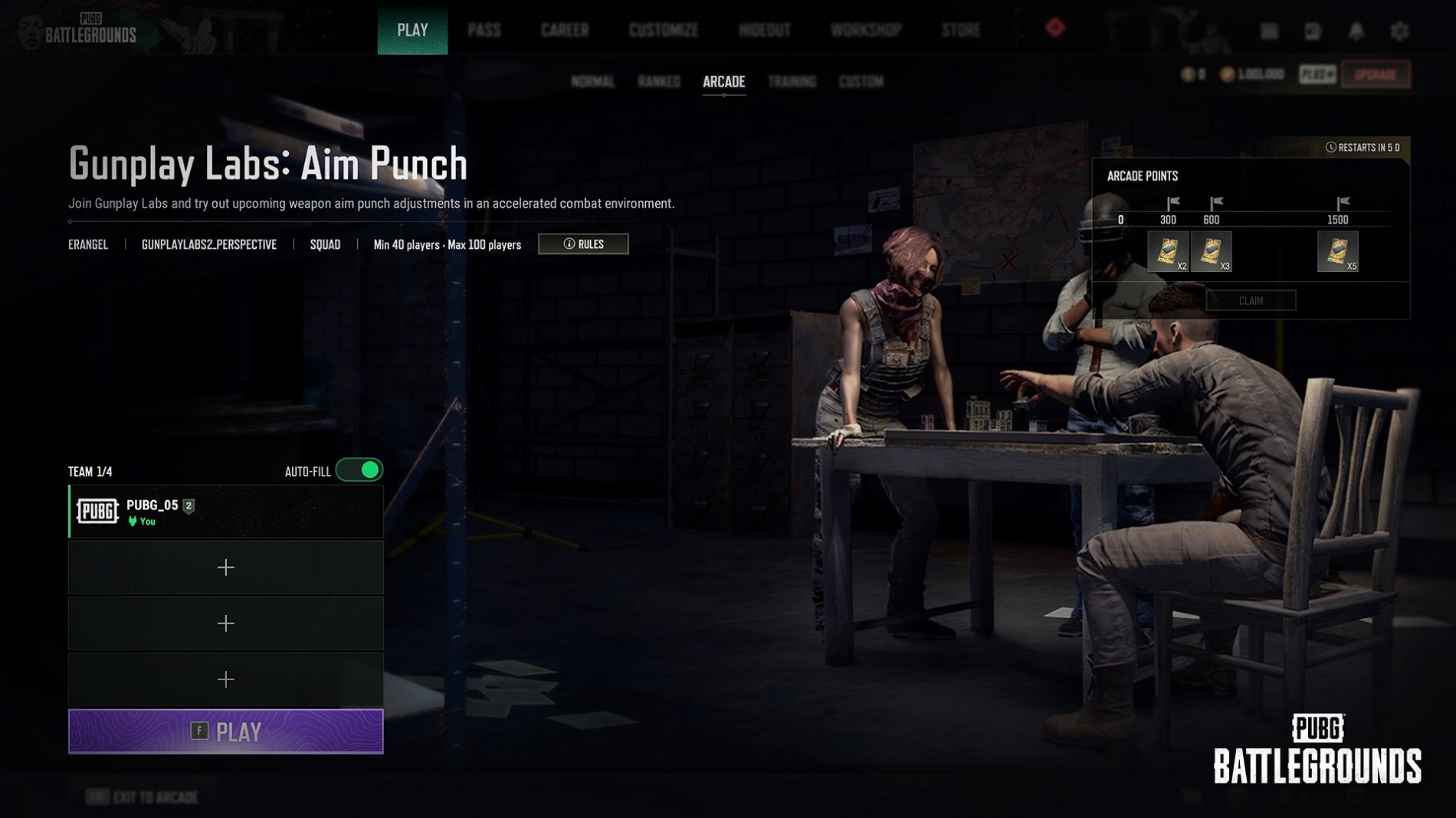Disable the Auto-Fill toggle
Image resolution: width=1456 pixels, height=818 pixels.
tap(360, 471)
